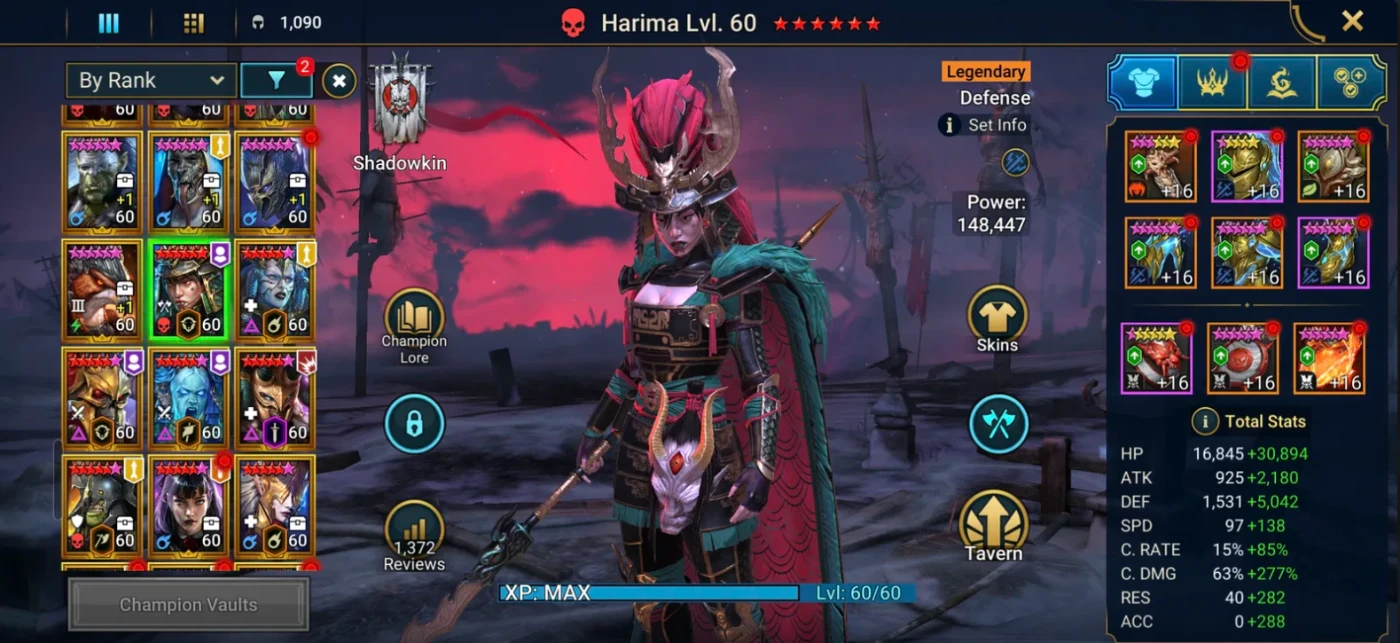View the 1,372 Reviews

click(414, 529)
